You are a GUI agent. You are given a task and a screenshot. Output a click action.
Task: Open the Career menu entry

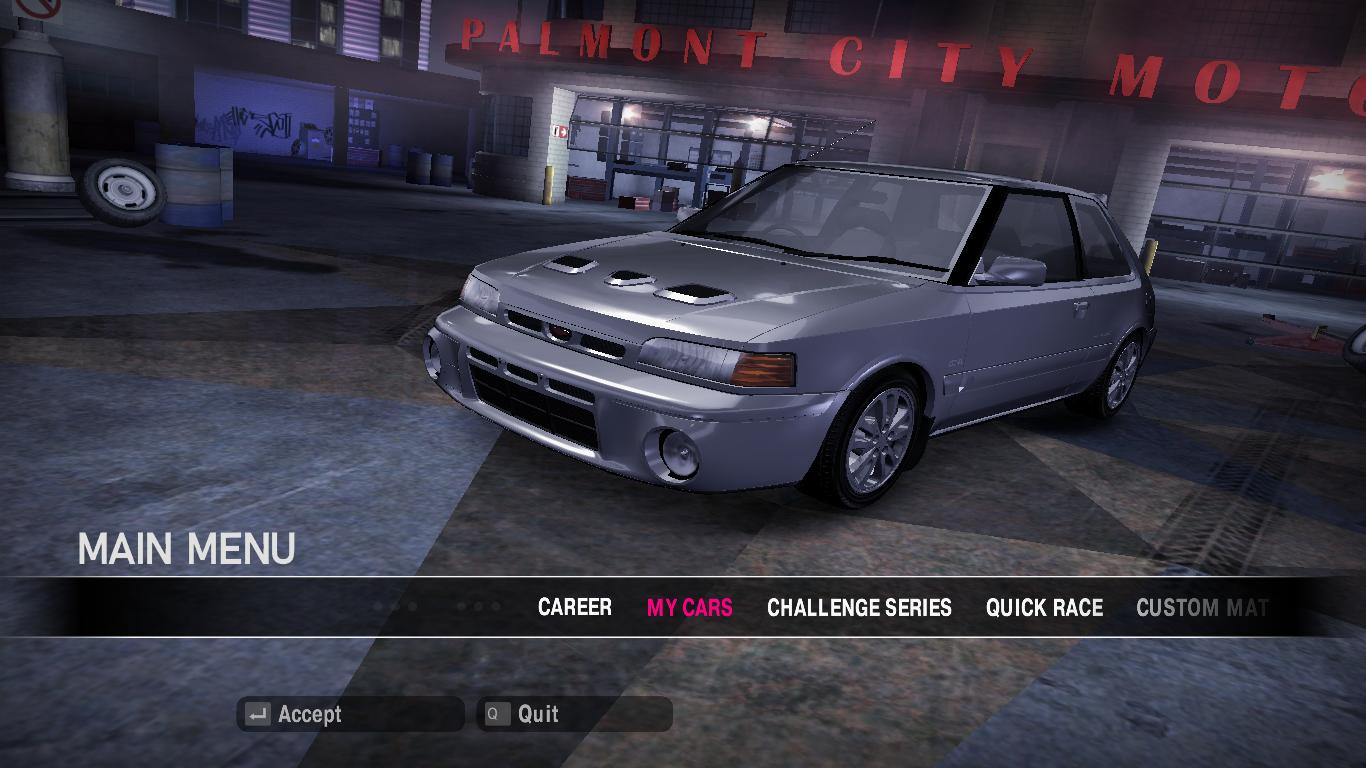coord(574,607)
